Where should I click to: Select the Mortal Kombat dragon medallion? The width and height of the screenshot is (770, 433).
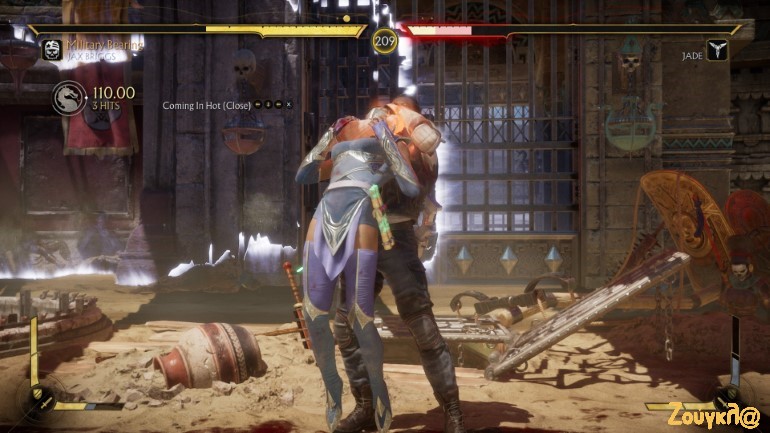tap(69, 98)
